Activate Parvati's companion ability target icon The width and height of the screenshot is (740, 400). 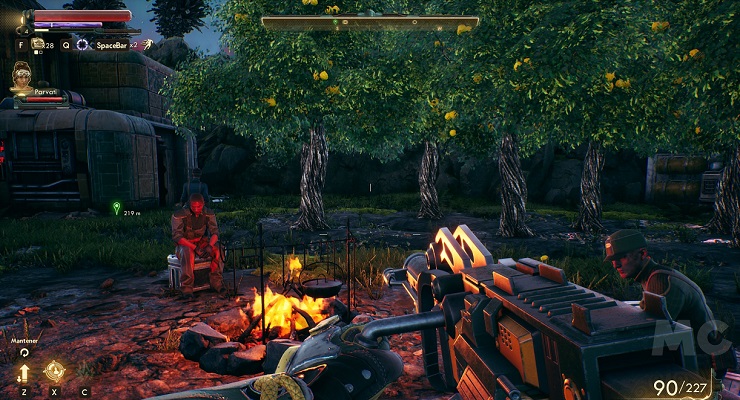tap(54, 372)
